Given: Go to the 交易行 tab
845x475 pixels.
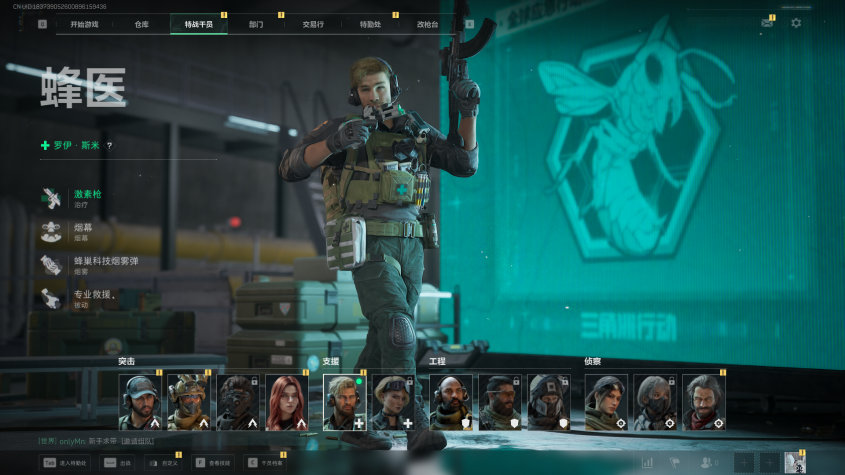Looking at the screenshot, I should click(313, 24).
